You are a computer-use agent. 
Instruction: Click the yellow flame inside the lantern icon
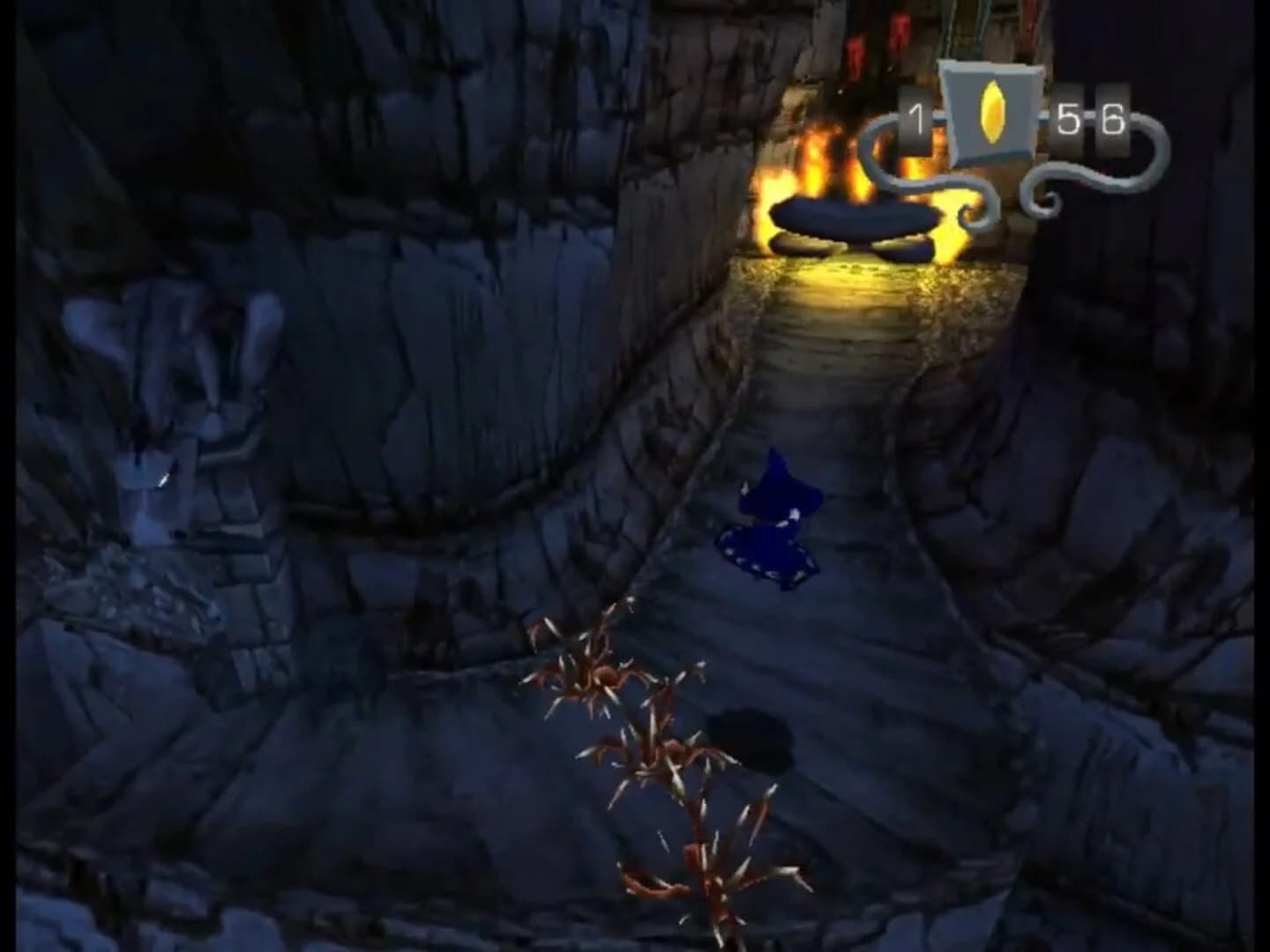[x=993, y=113]
